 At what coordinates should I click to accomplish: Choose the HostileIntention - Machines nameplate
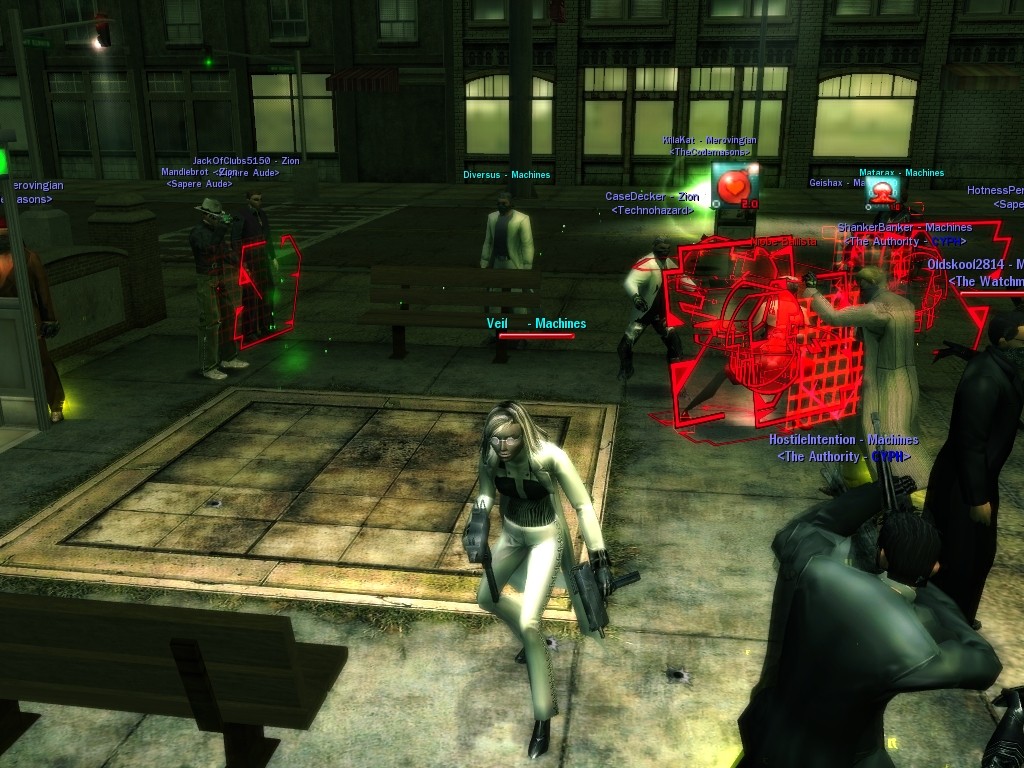(x=843, y=440)
